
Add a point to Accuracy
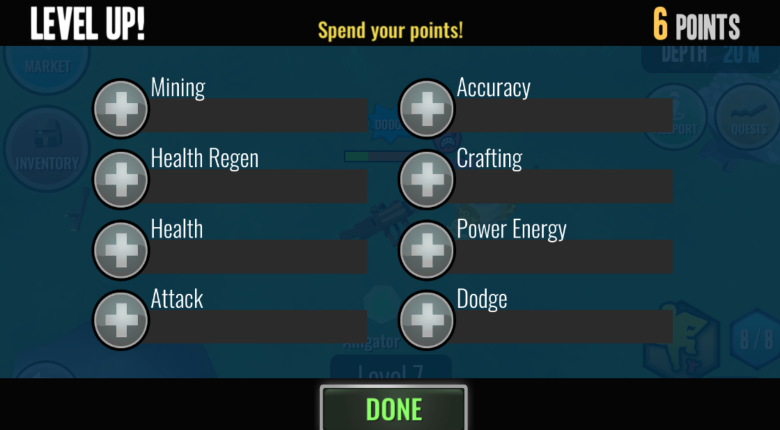pyautogui.click(x=427, y=108)
